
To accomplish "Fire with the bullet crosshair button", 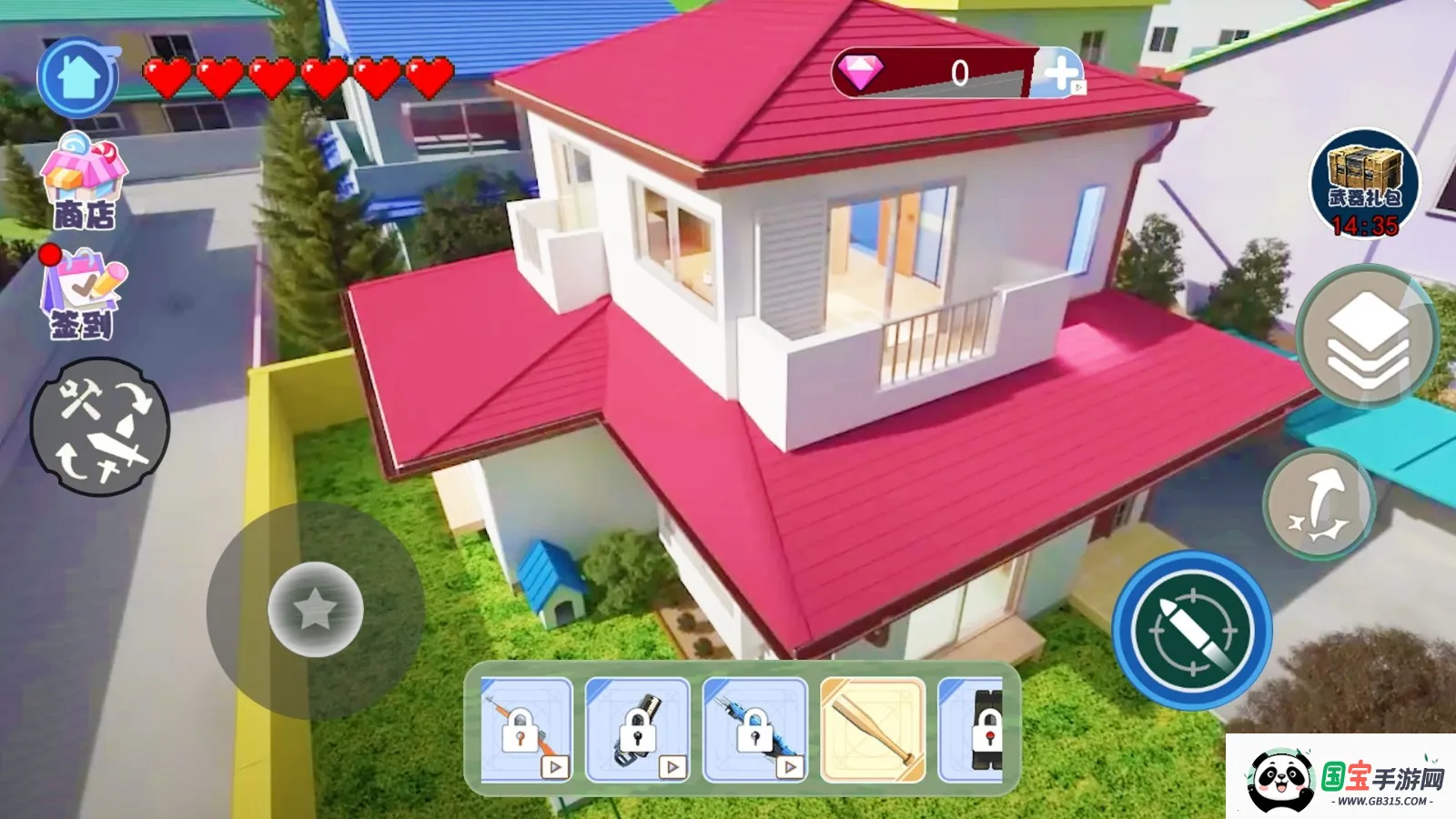I will [1192, 630].
